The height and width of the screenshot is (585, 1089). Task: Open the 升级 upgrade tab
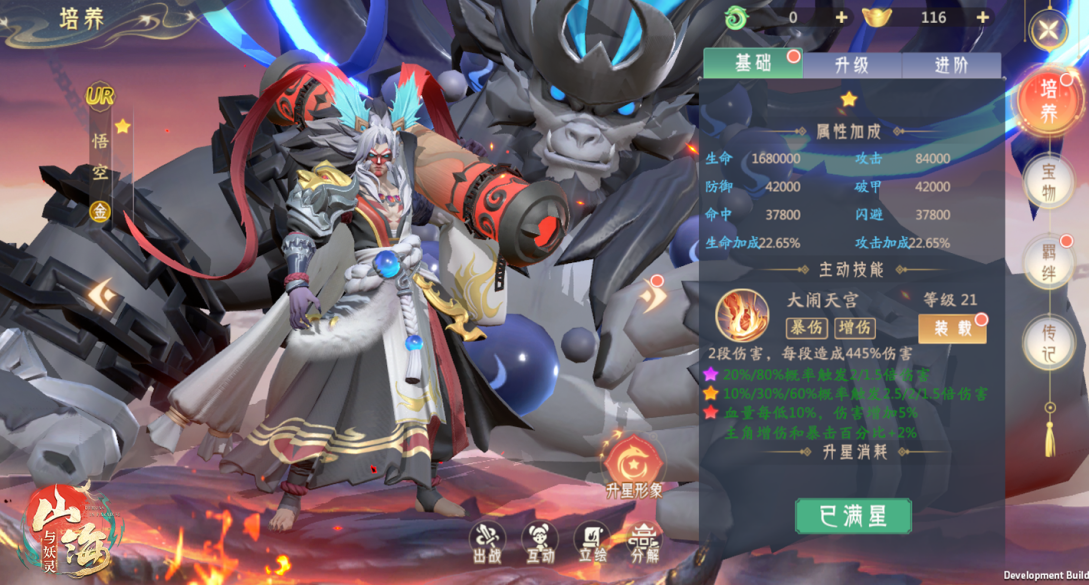coord(852,65)
